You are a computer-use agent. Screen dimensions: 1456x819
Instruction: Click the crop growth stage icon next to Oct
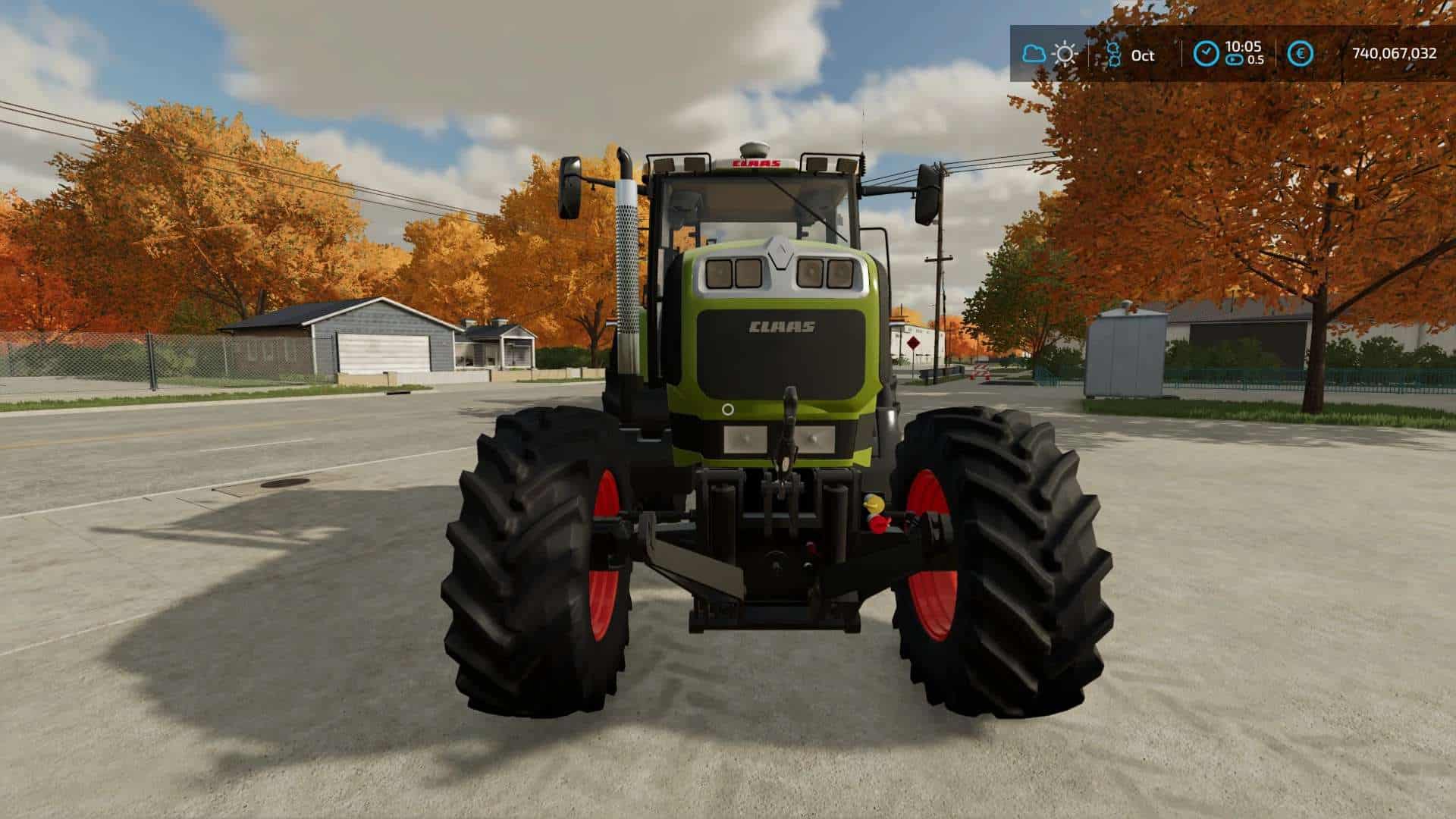pyautogui.click(x=1115, y=53)
